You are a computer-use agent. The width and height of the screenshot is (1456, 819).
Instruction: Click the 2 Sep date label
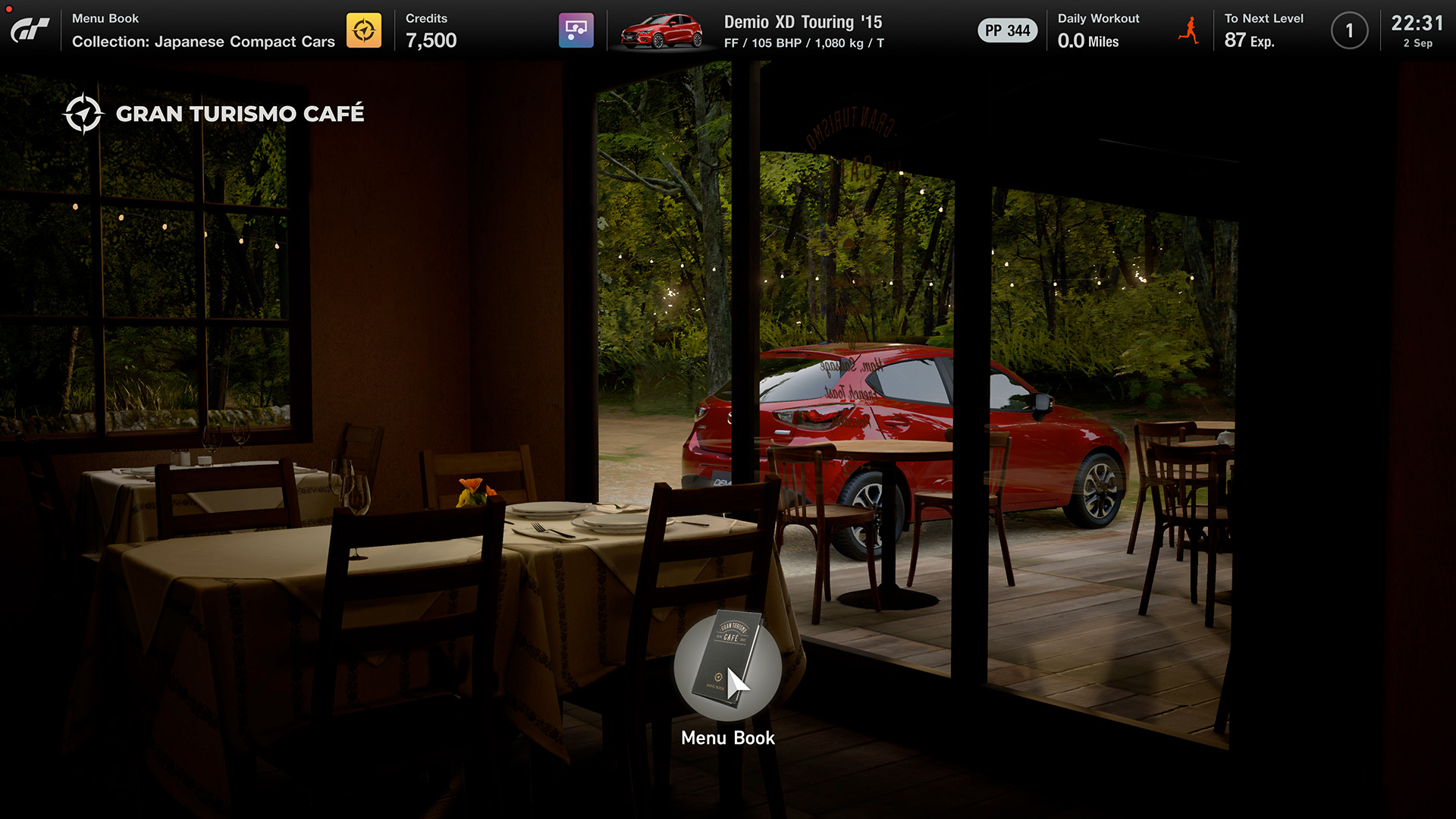coord(1419,43)
